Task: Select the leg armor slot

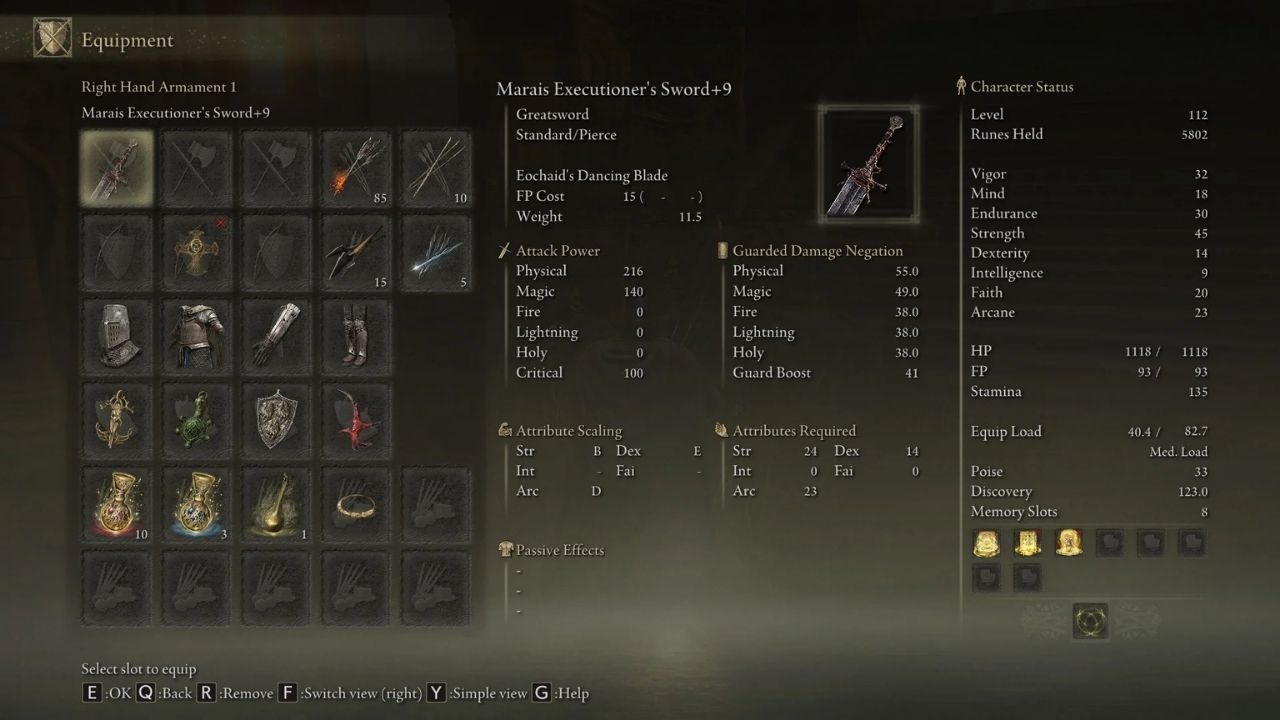Action: [356, 336]
